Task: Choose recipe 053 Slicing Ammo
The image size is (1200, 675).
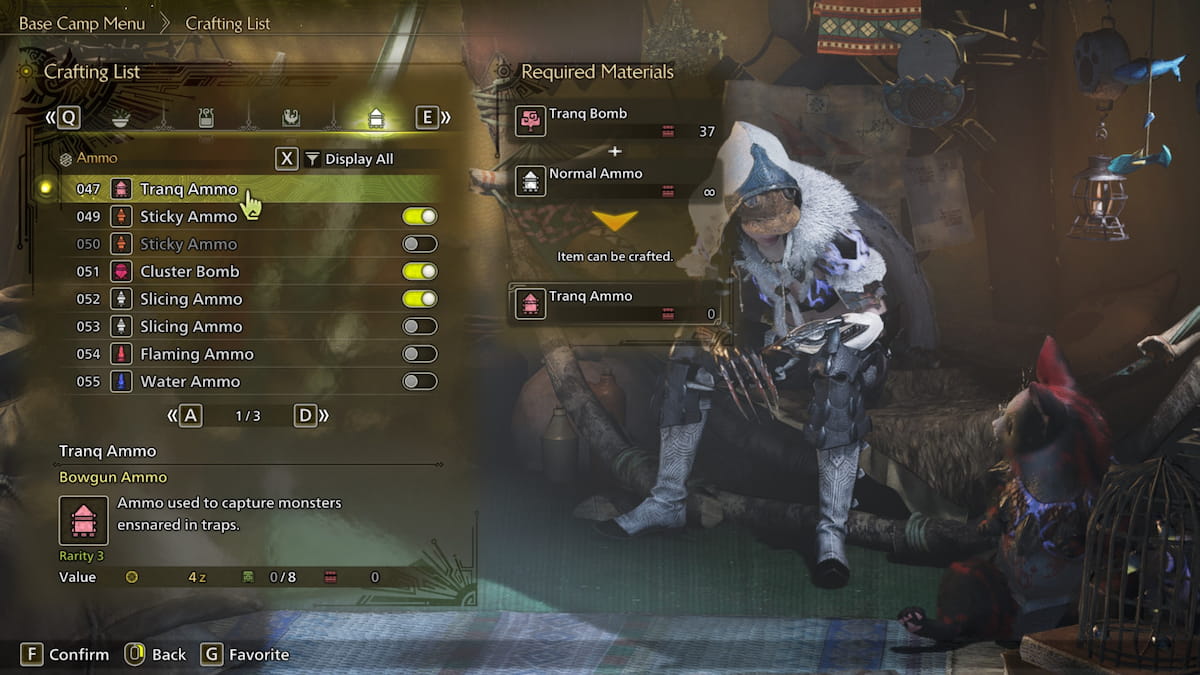Action: click(x=190, y=326)
